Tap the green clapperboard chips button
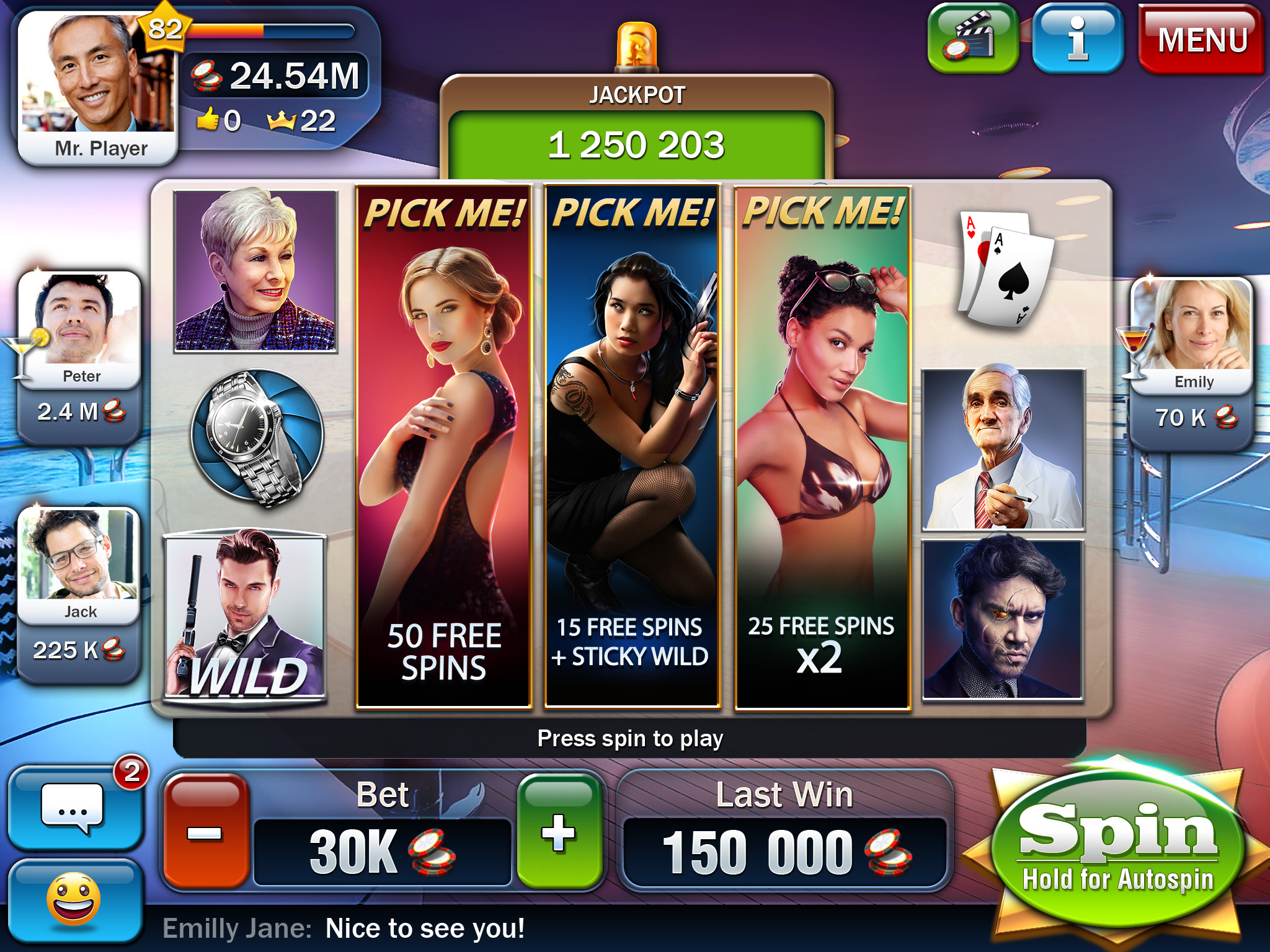This screenshot has height=952, width=1270. pos(972,39)
